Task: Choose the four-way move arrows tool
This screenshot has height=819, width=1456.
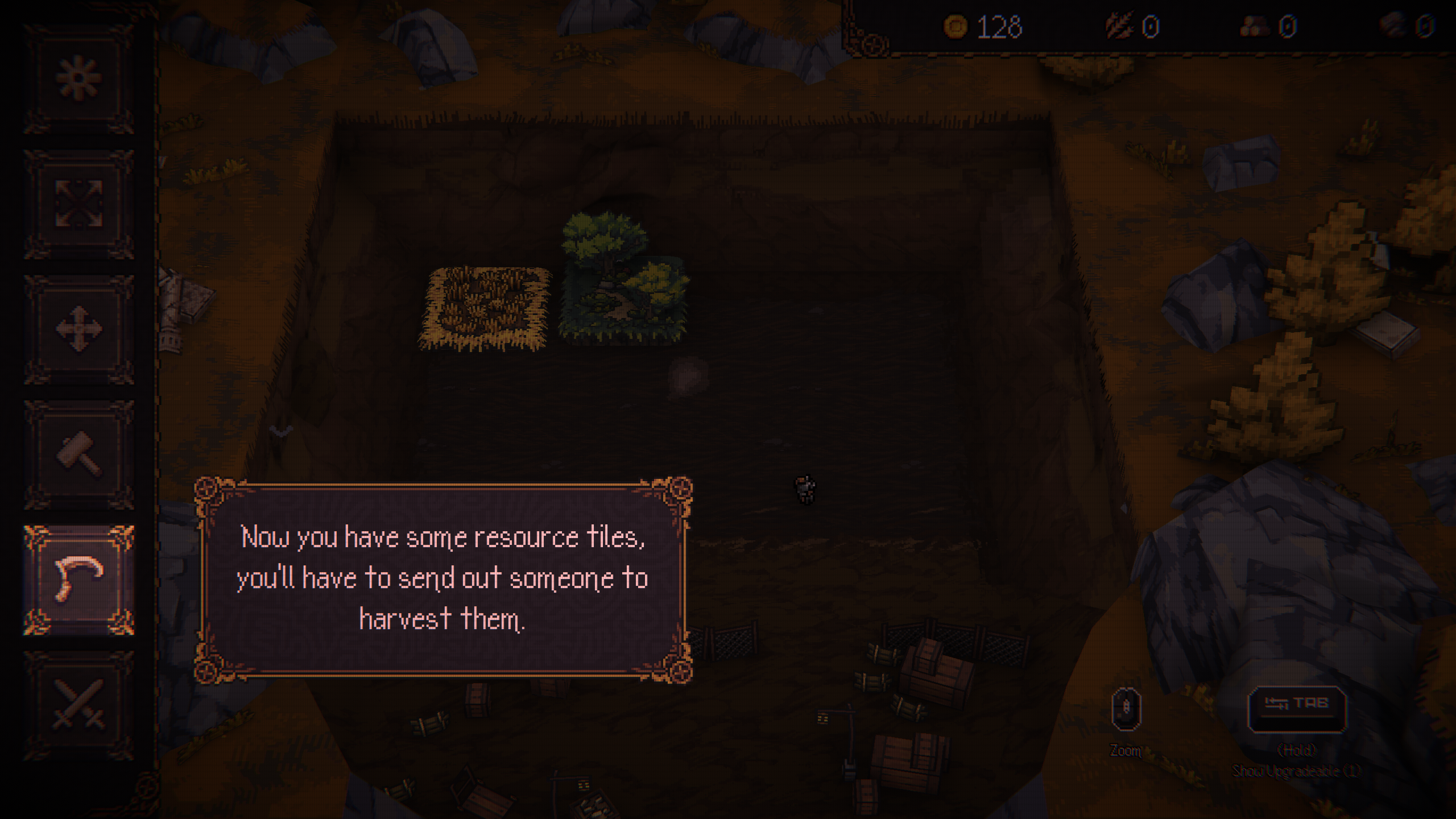Action: [x=78, y=329]
